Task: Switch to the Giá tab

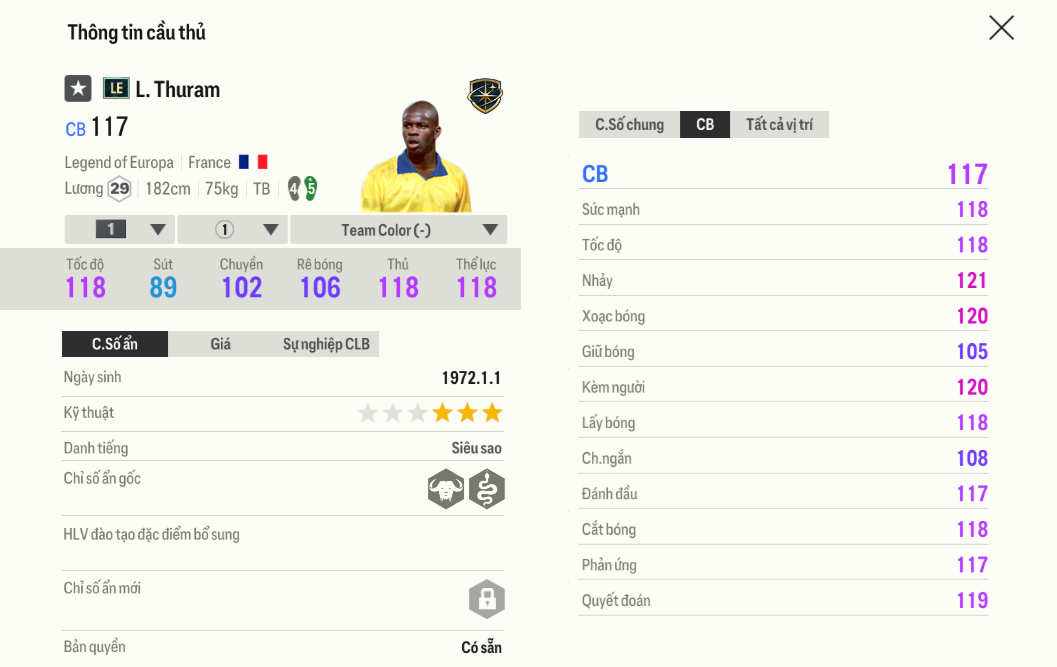Action: coord(221,344)
